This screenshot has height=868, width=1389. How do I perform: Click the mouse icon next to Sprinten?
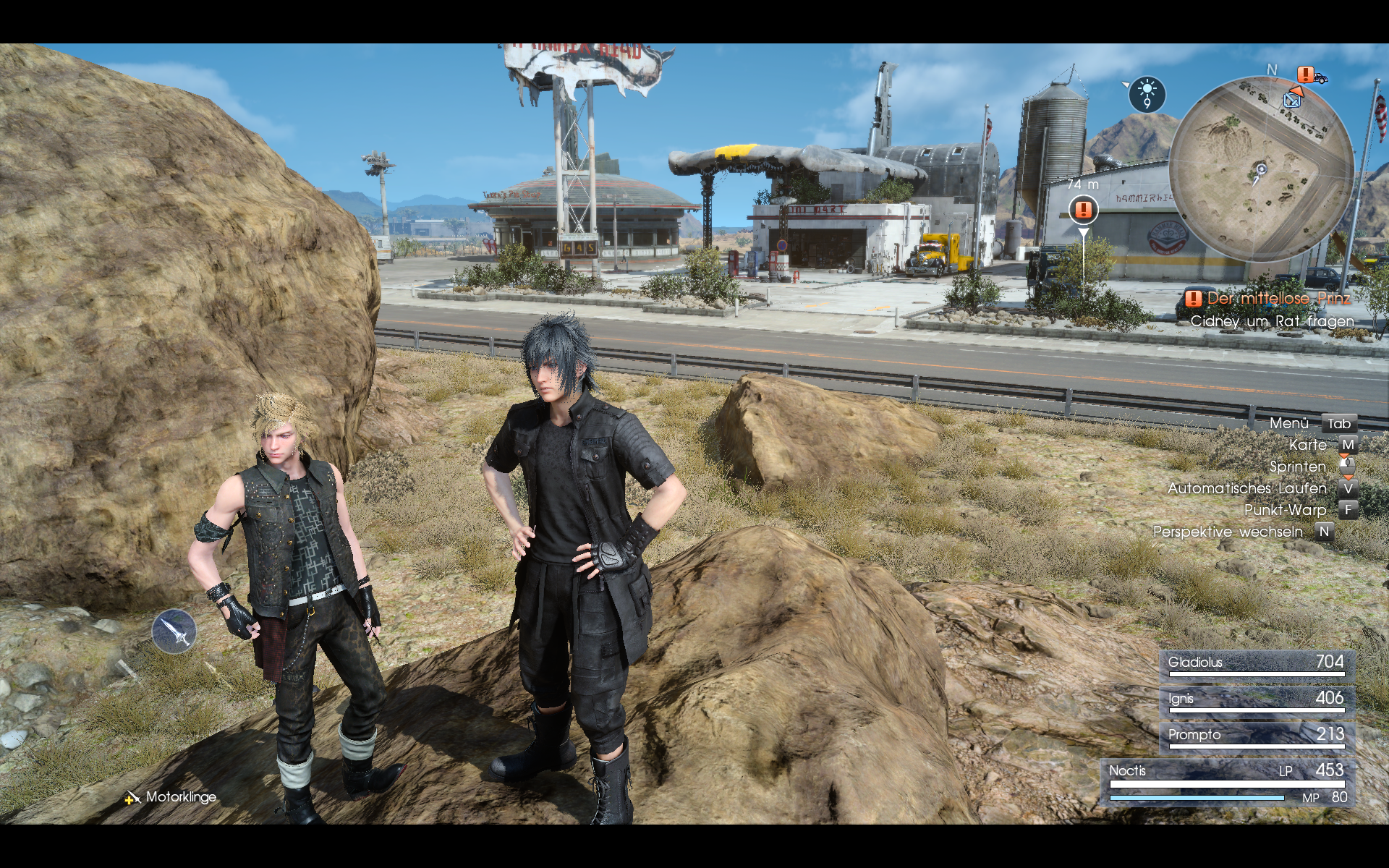(1347, 467)
